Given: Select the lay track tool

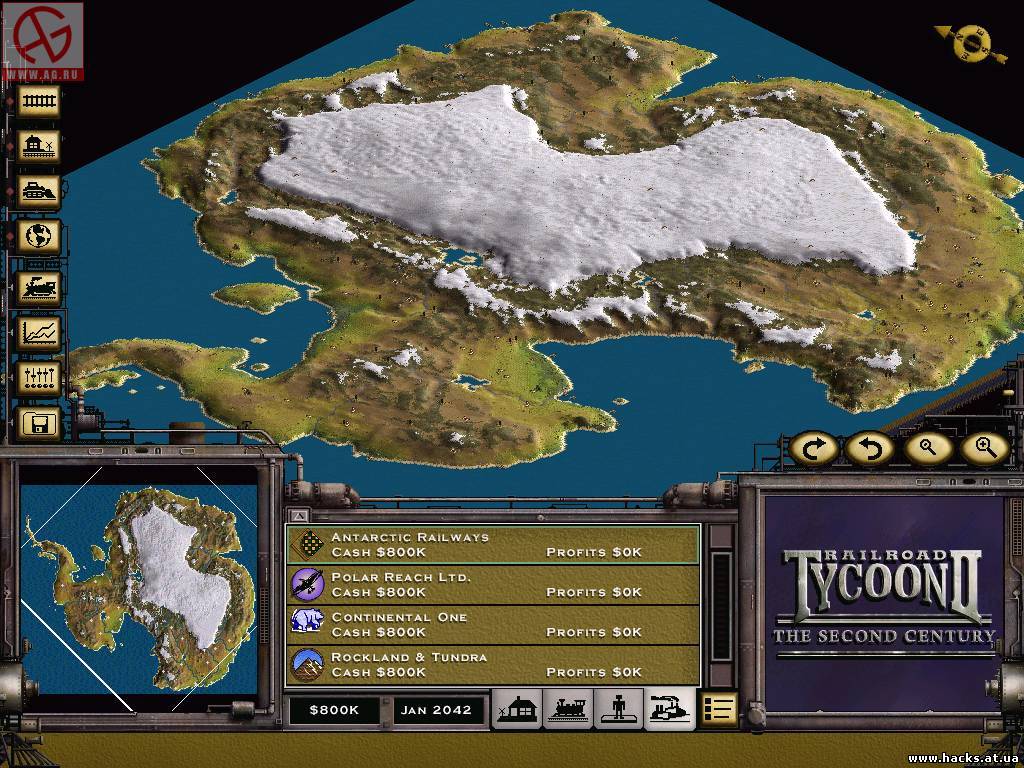Looking at the screenshot, I should click(x=40, y=100).
